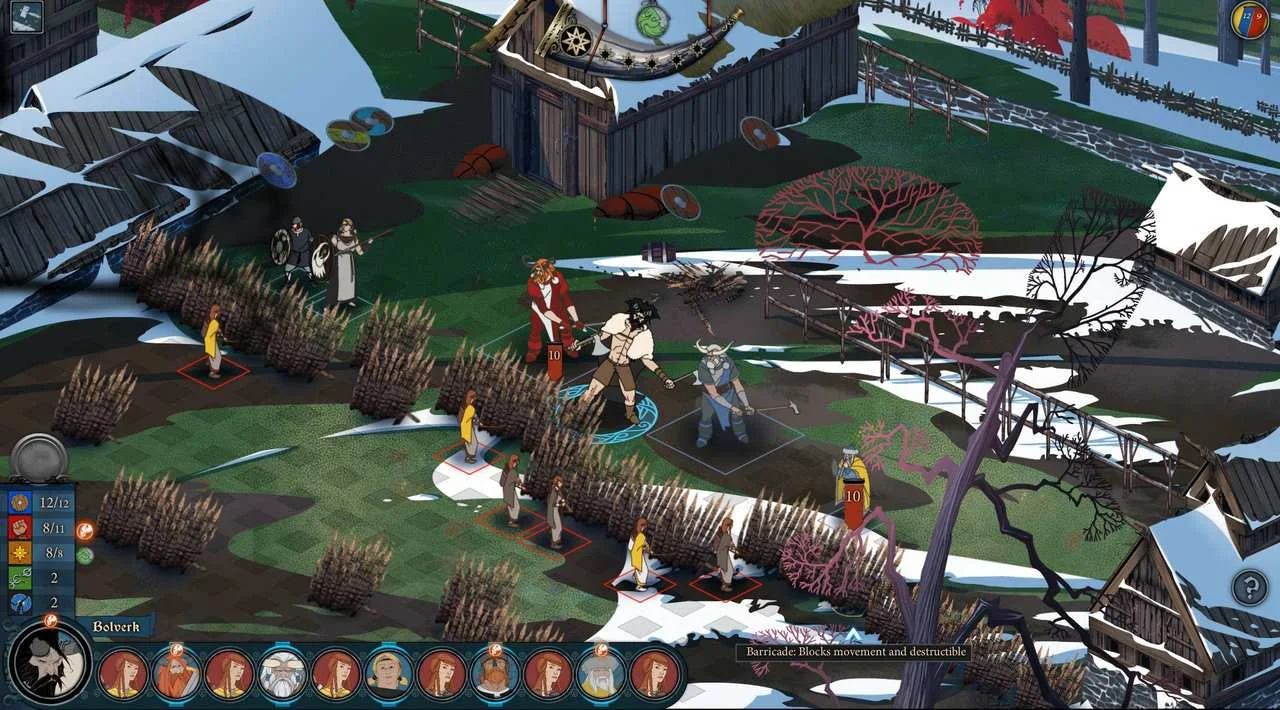1280x710 pixels.
Task: Click the blue armor break stat icon
Action: pos(20,603)
